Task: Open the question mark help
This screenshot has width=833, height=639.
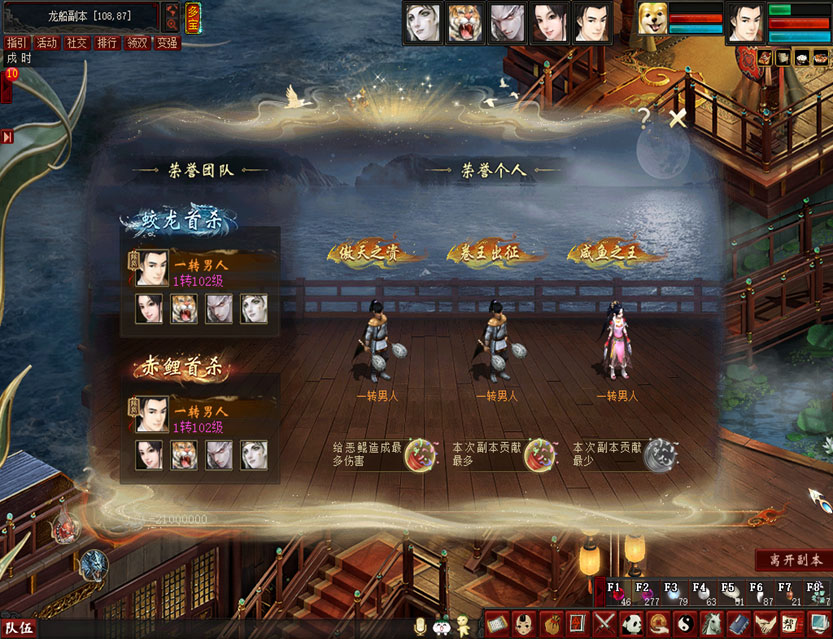Action: (x=645, y=117)
